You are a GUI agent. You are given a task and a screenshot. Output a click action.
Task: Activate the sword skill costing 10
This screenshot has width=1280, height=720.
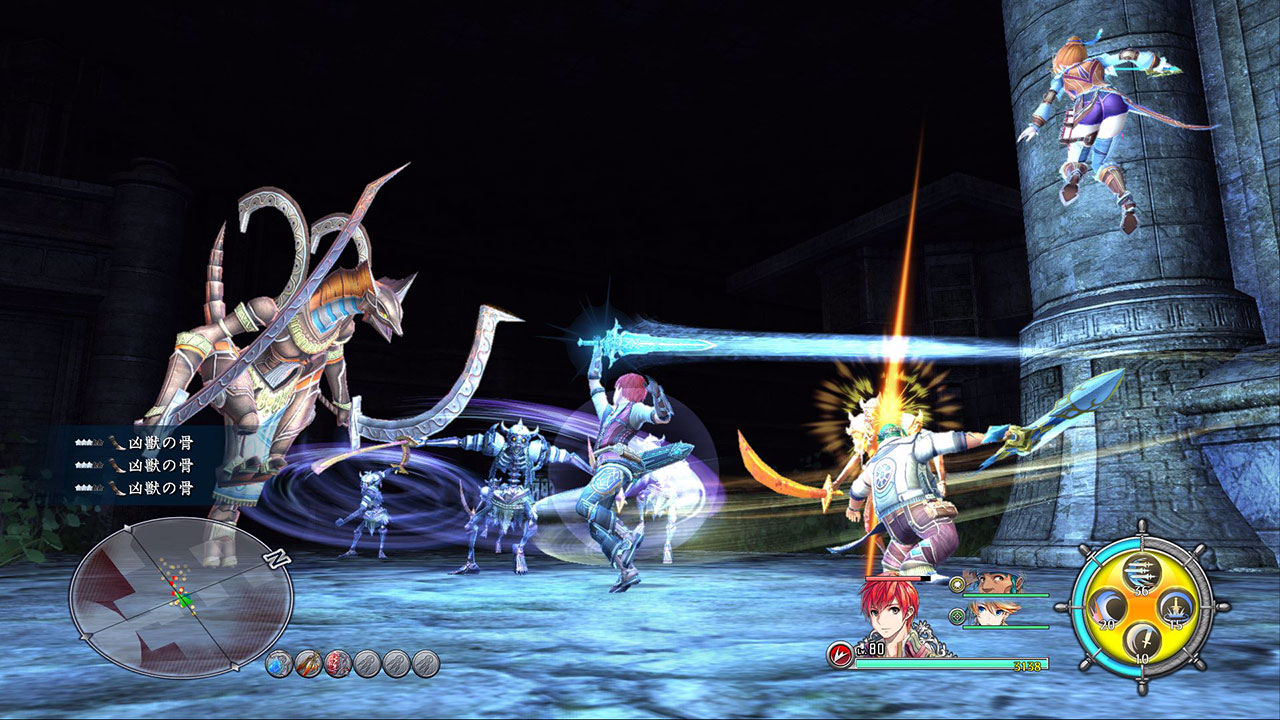click(1139, 643)
